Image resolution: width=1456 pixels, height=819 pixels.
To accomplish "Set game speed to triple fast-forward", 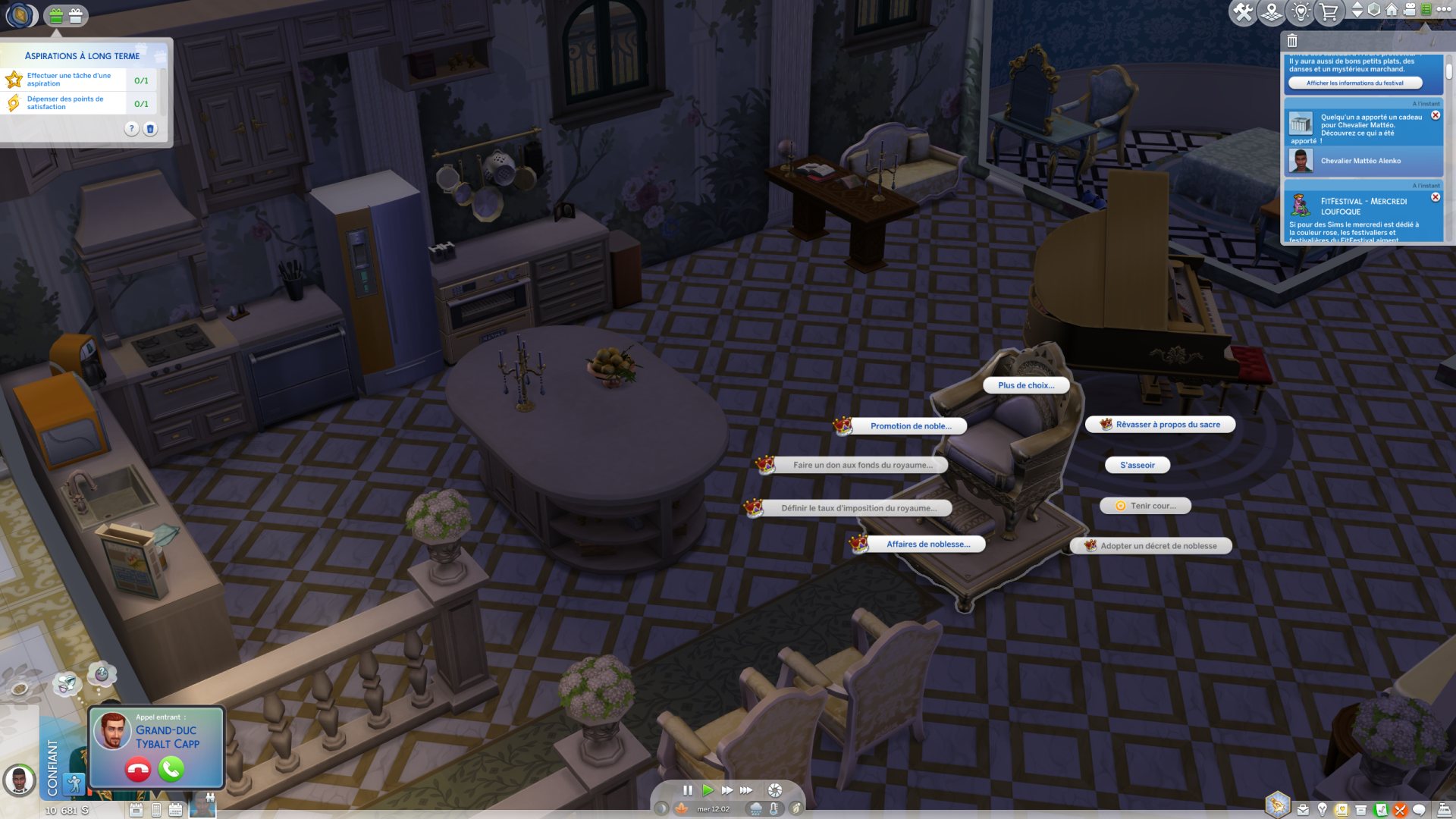I will point(747,790).
